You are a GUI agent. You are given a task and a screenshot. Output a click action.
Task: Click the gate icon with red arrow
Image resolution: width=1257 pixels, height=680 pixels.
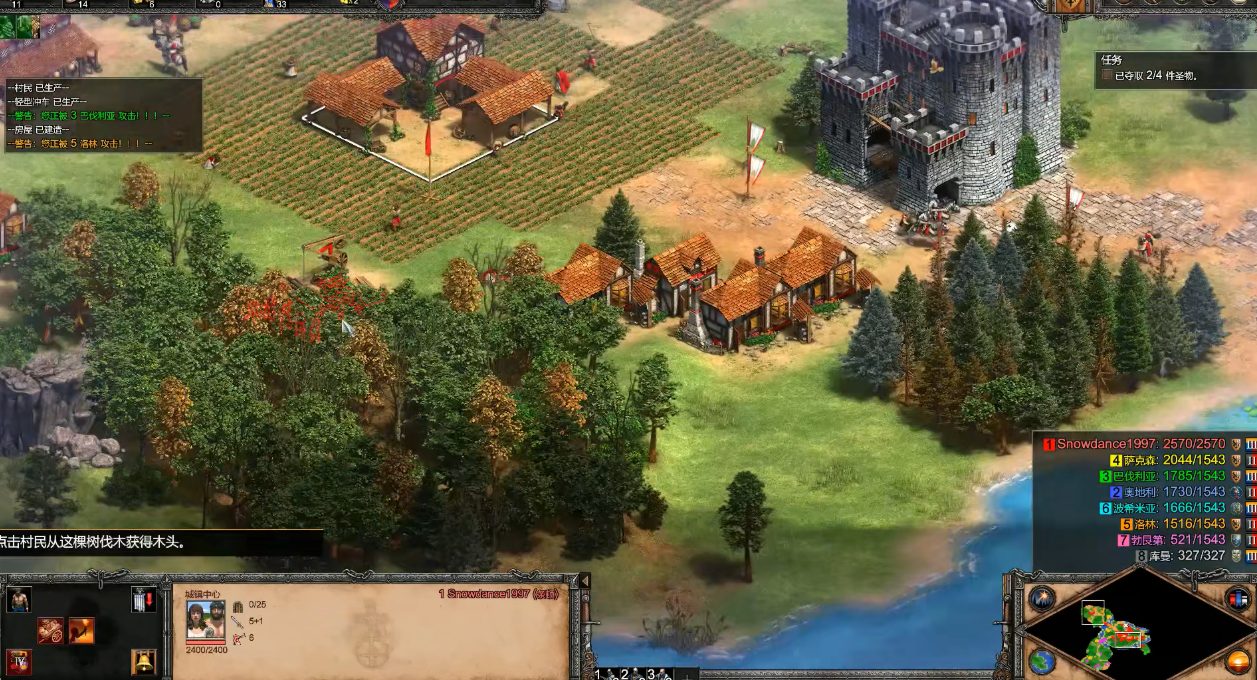pos(144,599)
